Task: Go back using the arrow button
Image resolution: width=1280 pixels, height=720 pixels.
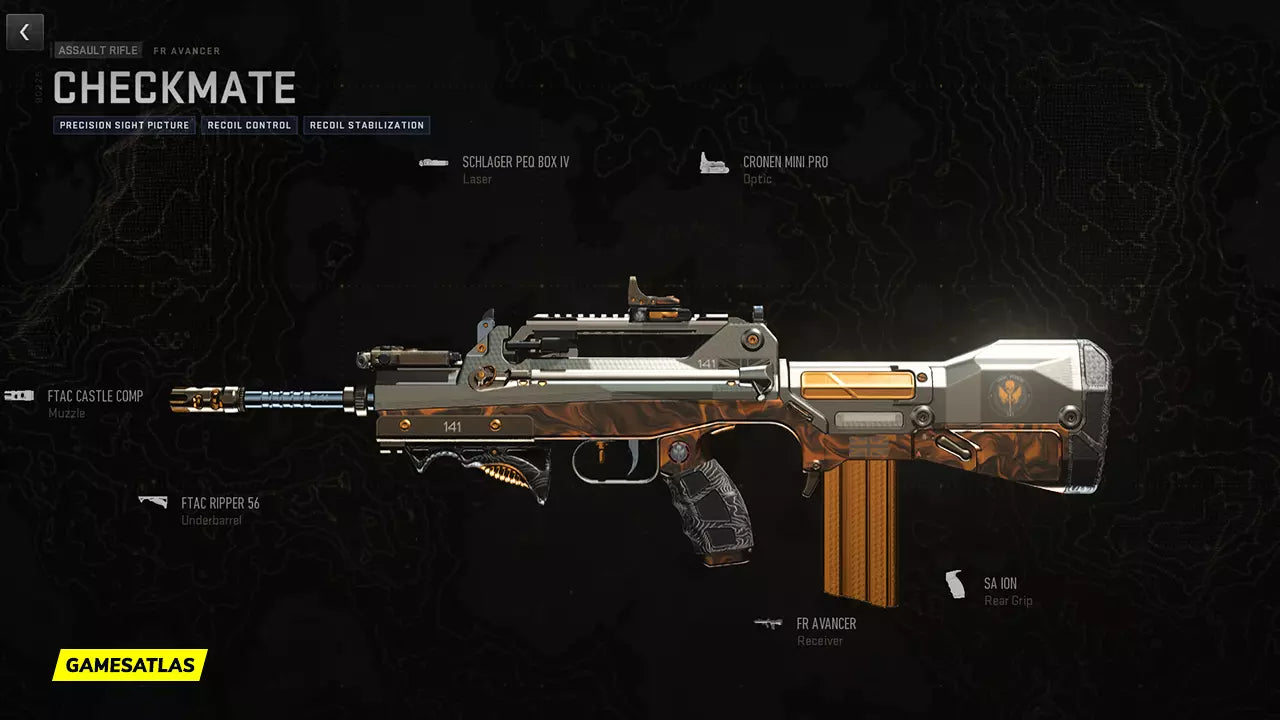Action: pyautogui.click(x=25, y=32)
